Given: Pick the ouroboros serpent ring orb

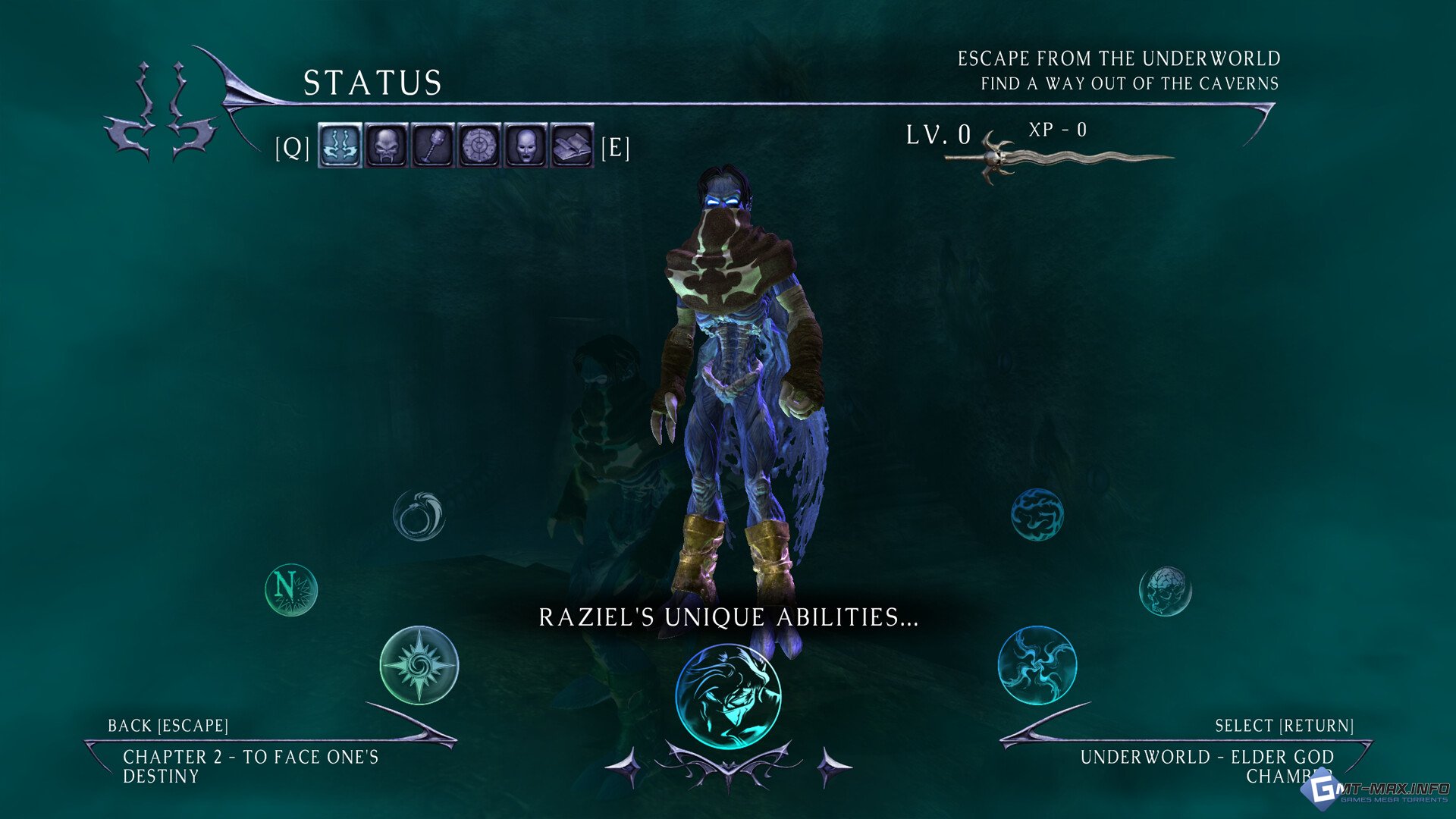Looking at the screenshot, I should pos(419,516).
